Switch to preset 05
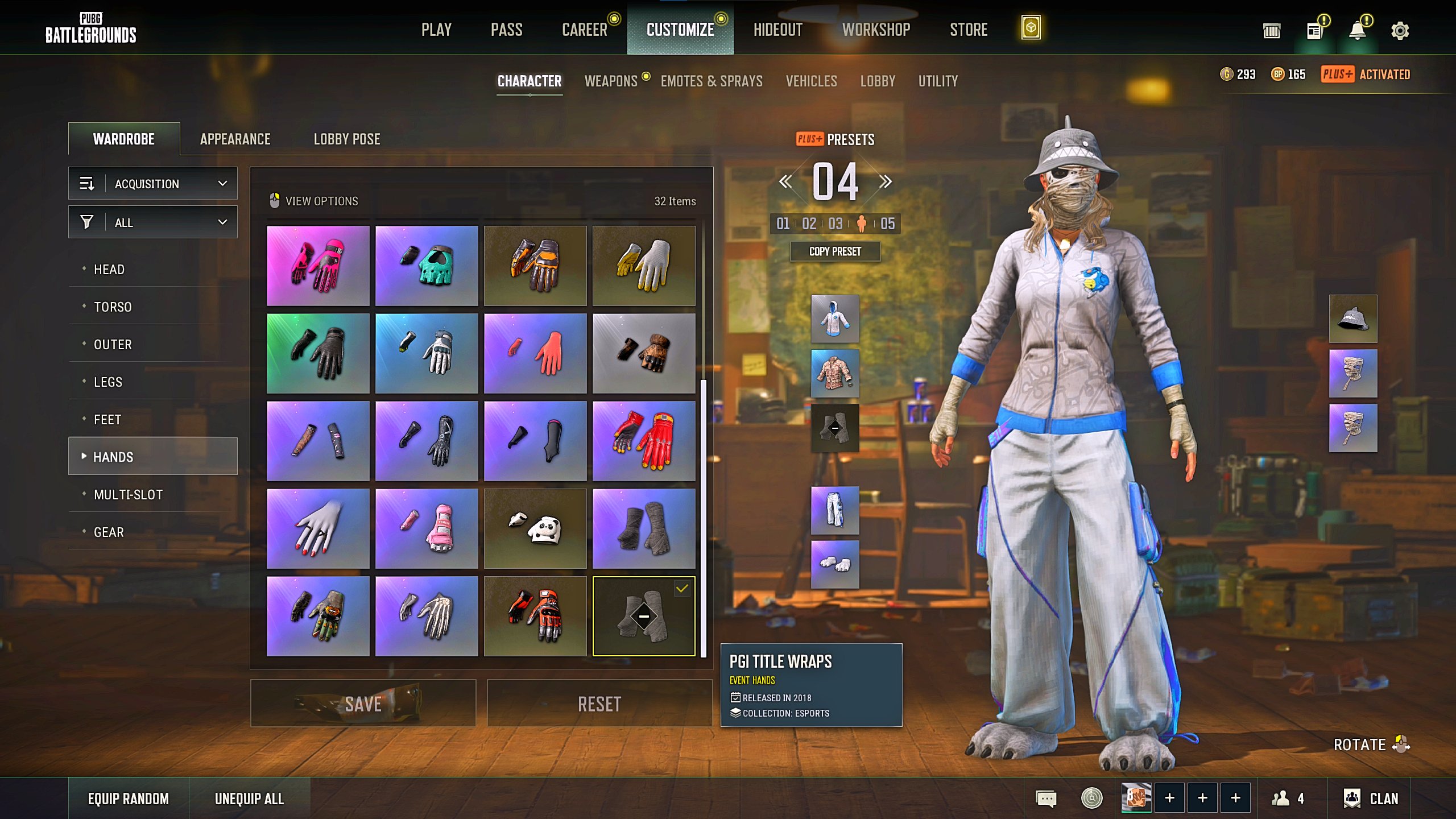Screen dimensions: 1456x819 [x=887, y=224]
